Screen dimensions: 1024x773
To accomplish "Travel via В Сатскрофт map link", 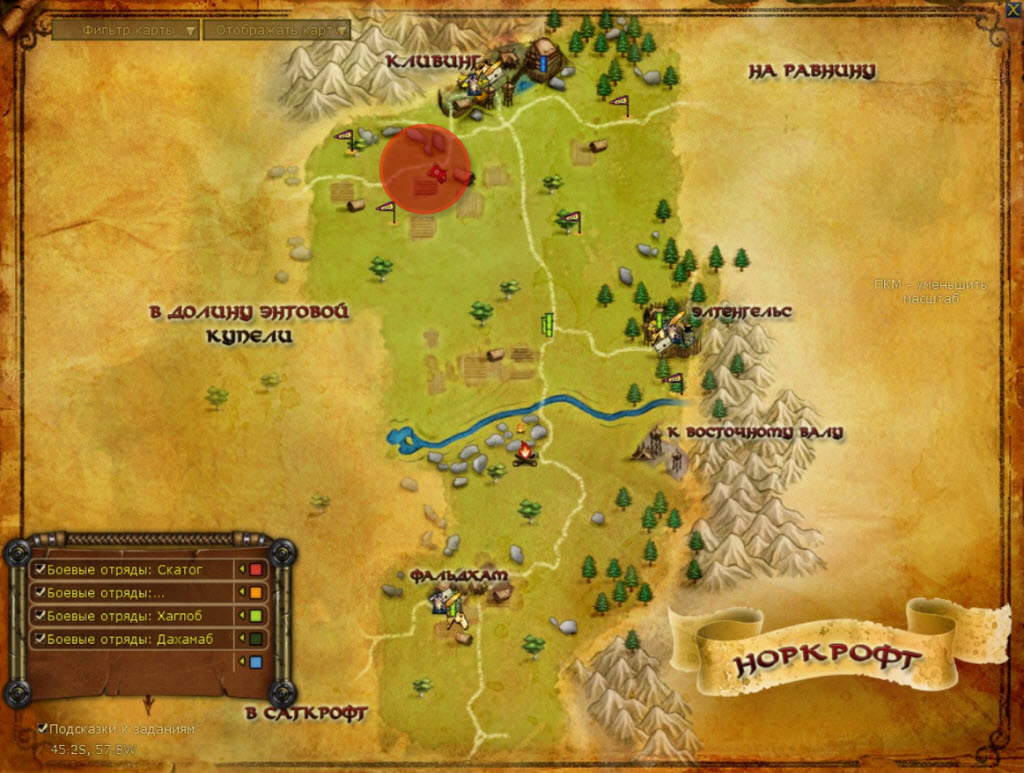I will click(306, 713).
